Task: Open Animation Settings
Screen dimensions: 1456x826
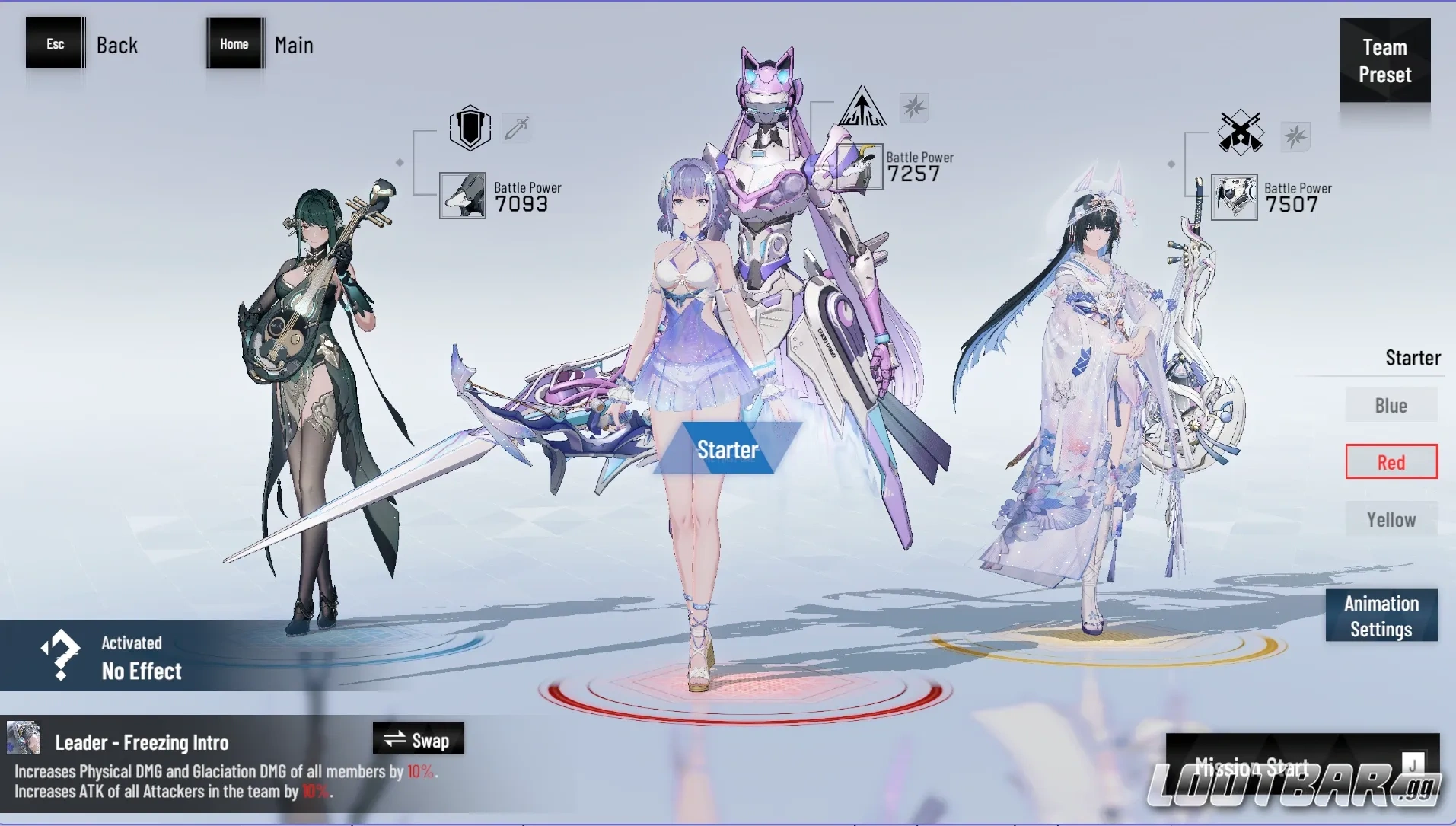Action: (1381, 616)
